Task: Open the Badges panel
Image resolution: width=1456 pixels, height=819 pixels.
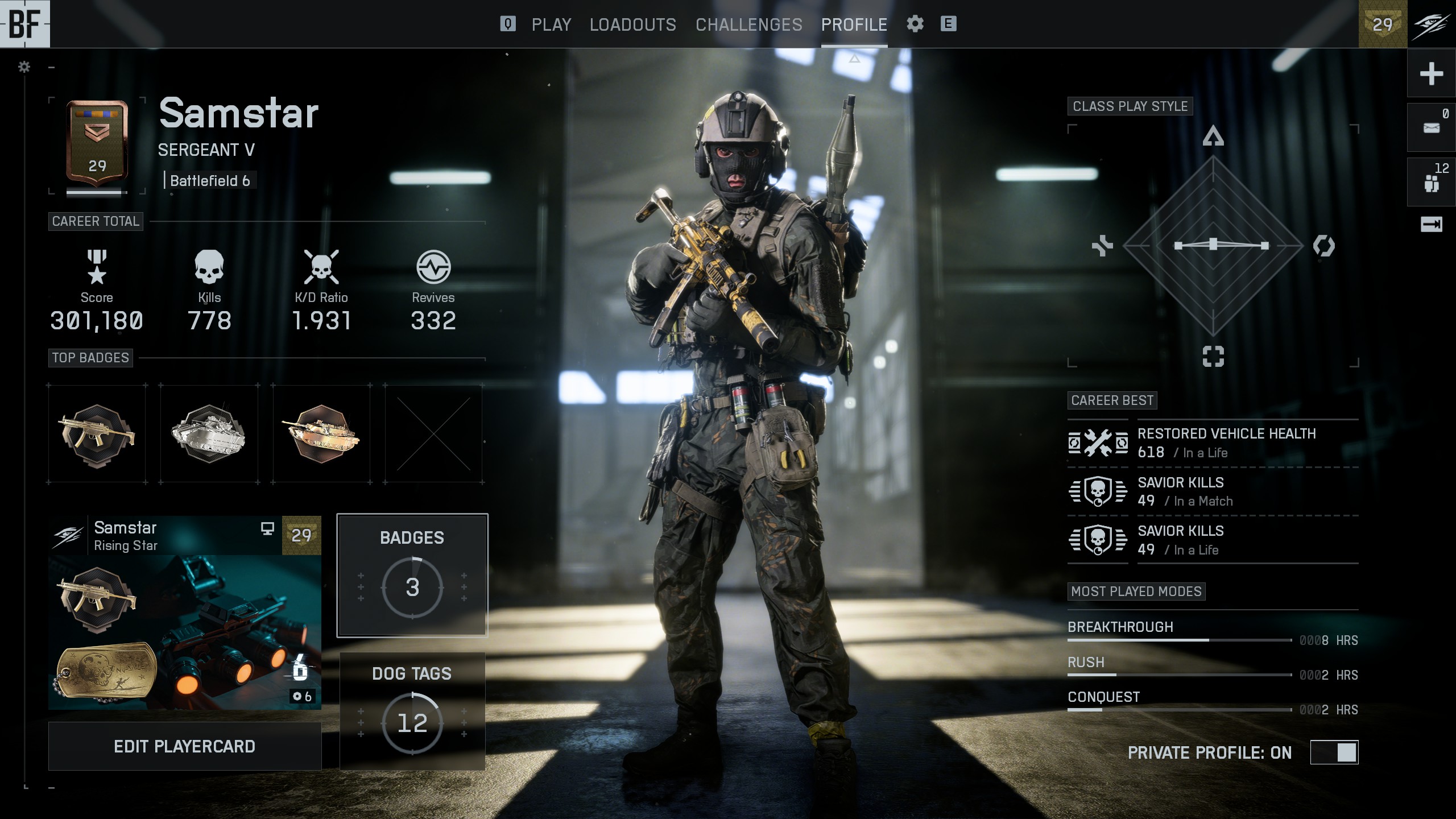Action: (412, 575)
